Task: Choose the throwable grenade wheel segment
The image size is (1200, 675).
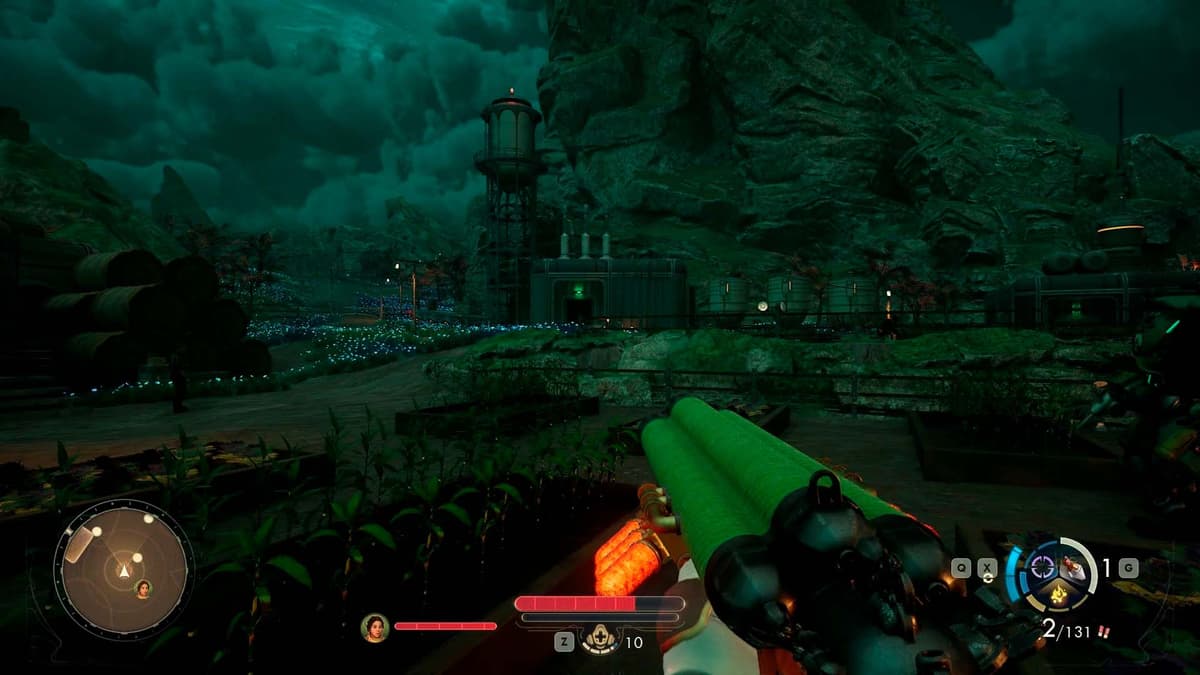Action: click(x=1073, y=567)
